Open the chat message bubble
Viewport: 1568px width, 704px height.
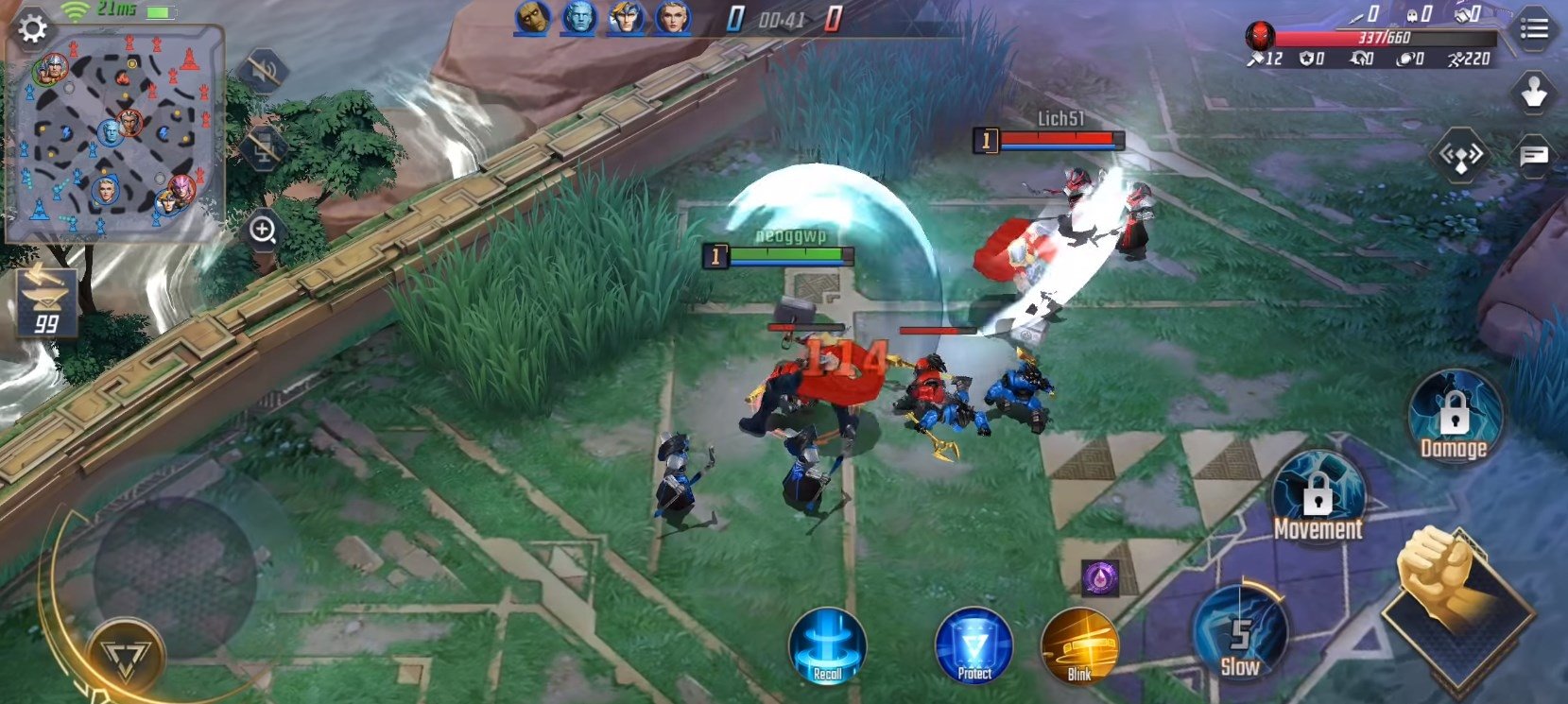(x=1533, y=155)
